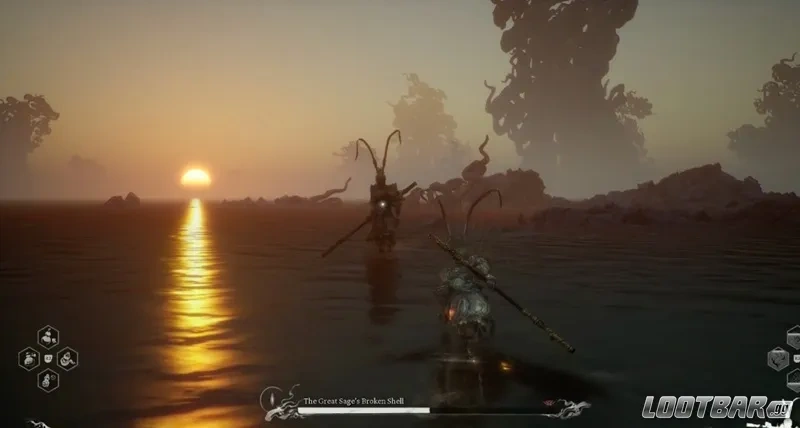
Task: Activate the beast-head spell hexagon
Action: (779, 359)
